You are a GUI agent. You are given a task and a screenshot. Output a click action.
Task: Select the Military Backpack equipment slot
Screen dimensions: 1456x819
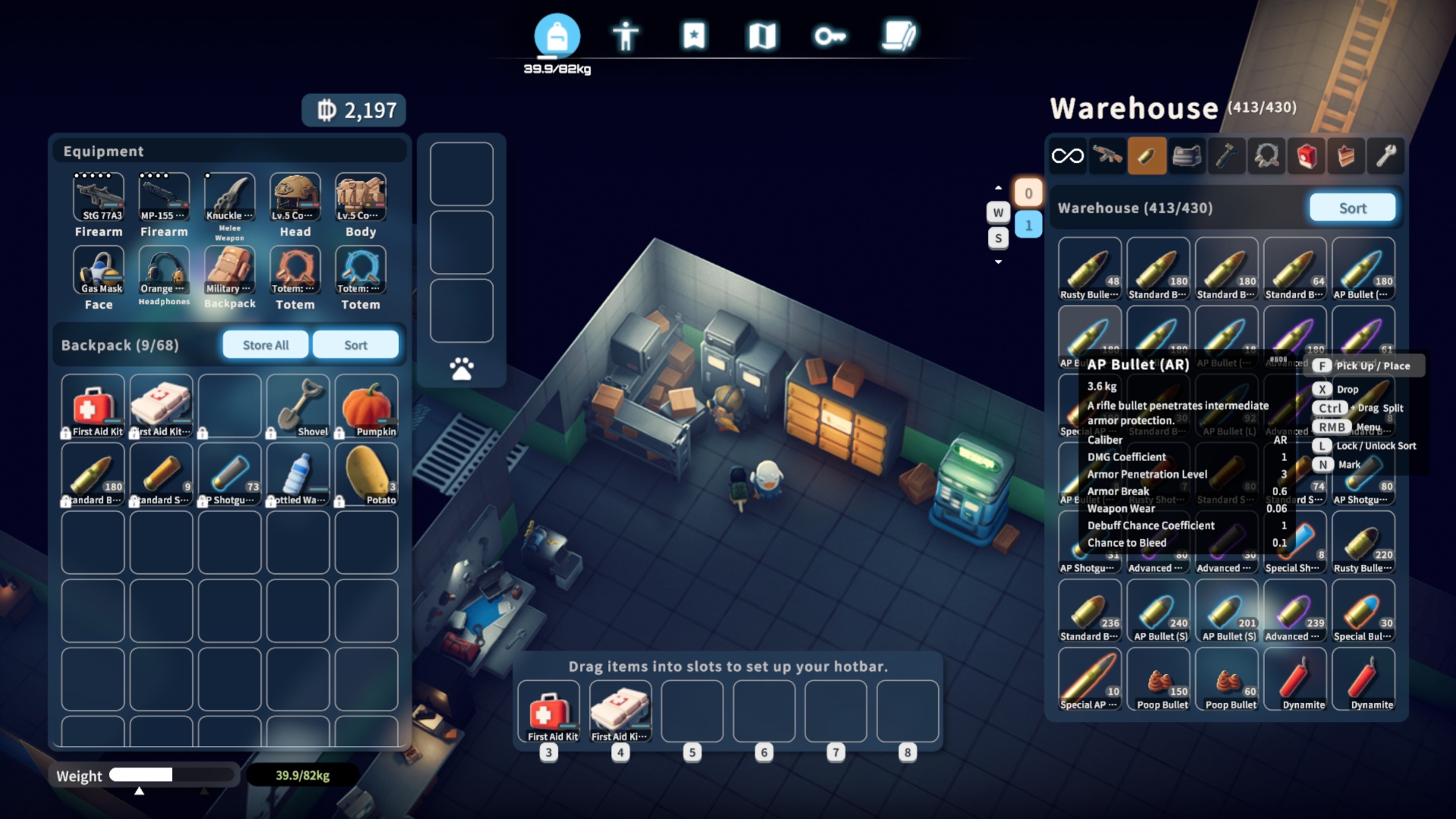[x=230, y=271]
